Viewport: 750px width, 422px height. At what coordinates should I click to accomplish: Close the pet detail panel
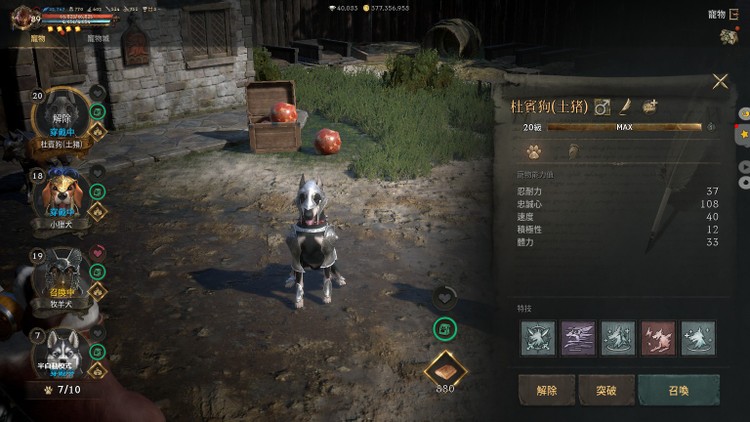720,82
